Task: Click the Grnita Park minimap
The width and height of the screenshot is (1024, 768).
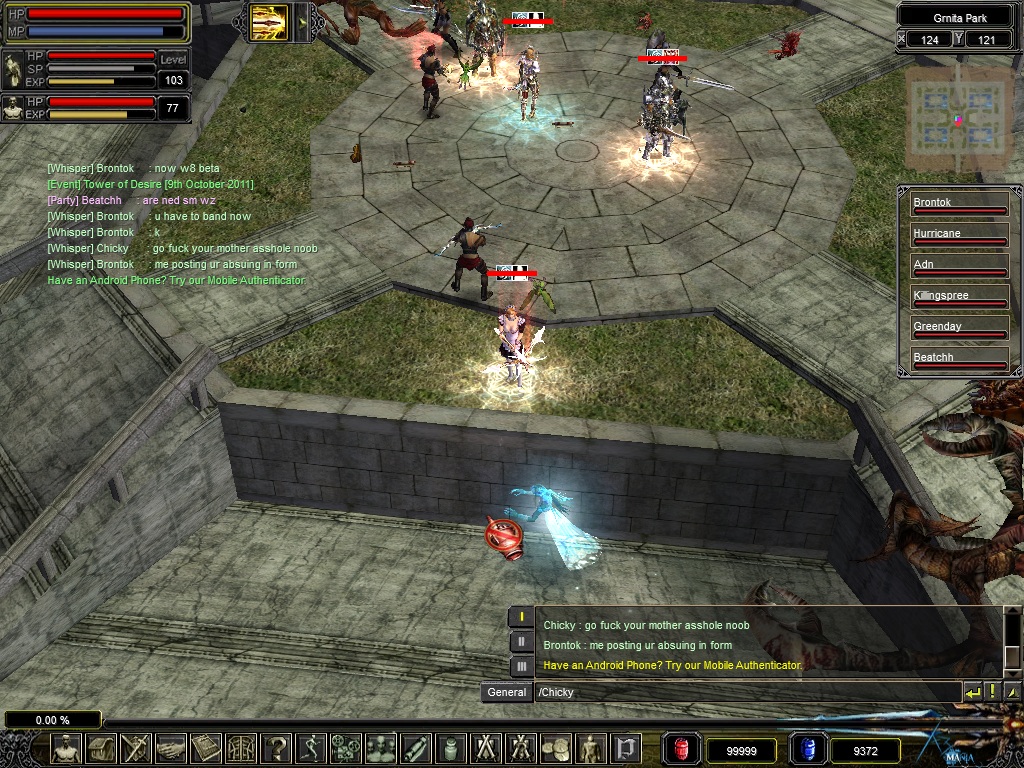Action: 956,119
